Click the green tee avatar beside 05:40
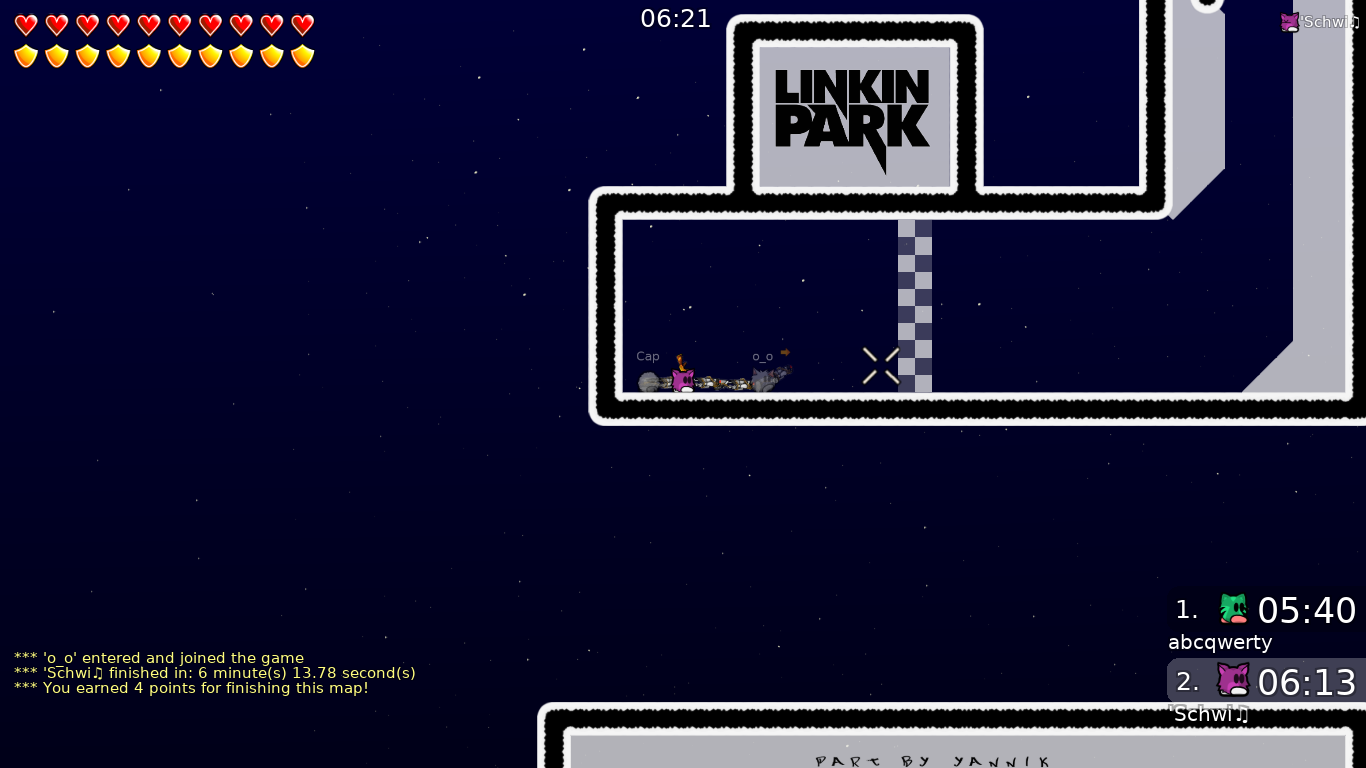The width and height of the screenshot is (1366, 768). 1233,608
